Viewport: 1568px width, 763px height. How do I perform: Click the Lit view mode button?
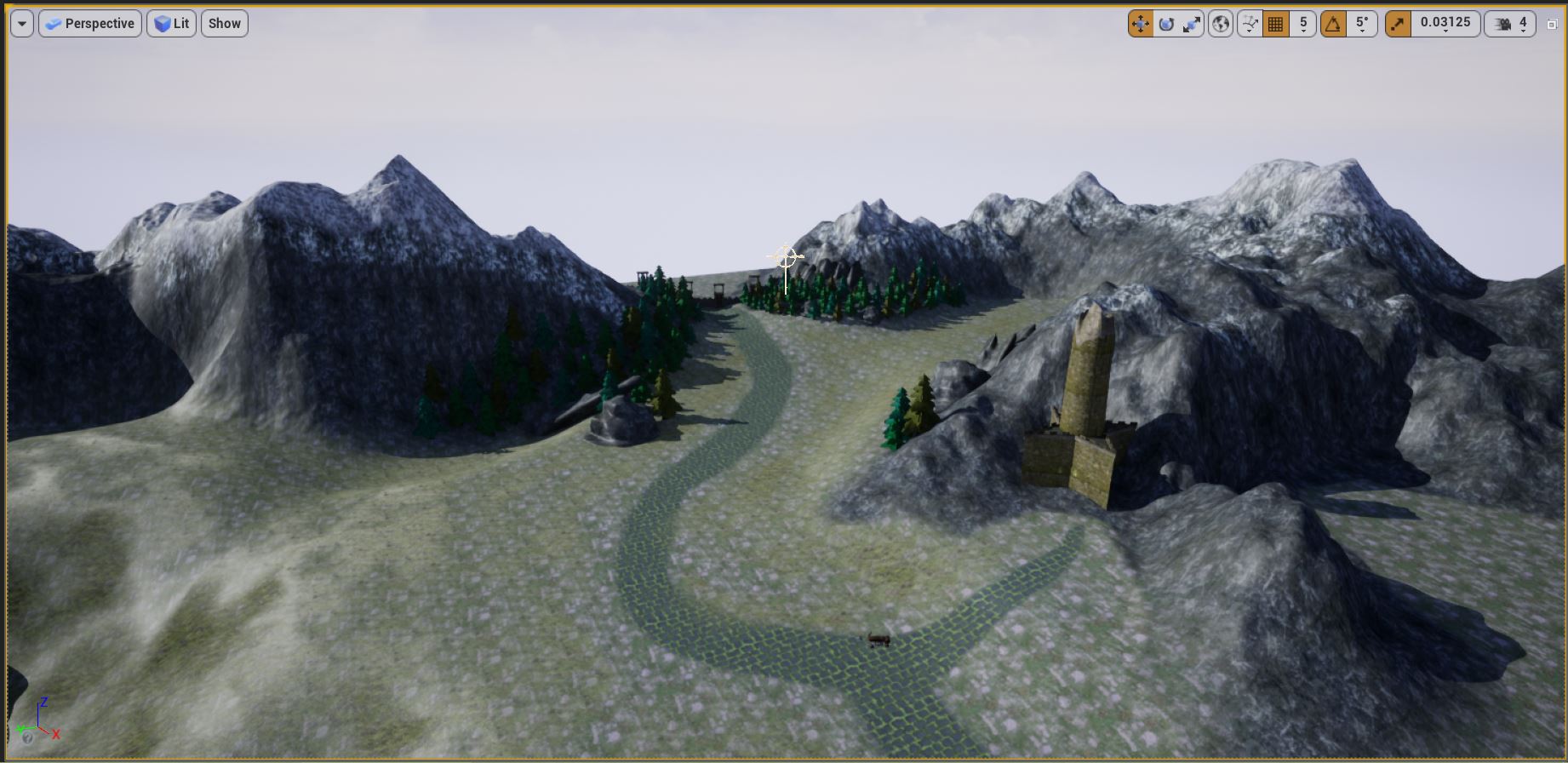(172, 23)
